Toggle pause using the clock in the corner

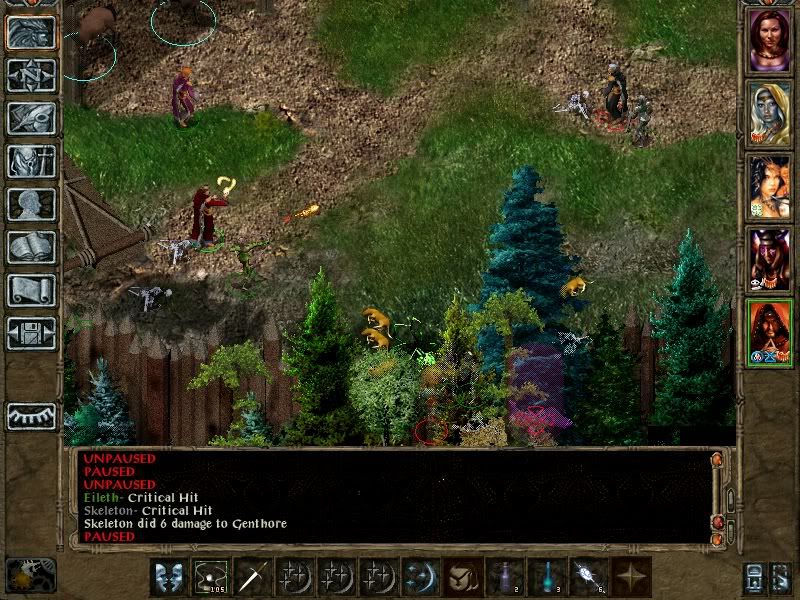[x=31, y=575]
